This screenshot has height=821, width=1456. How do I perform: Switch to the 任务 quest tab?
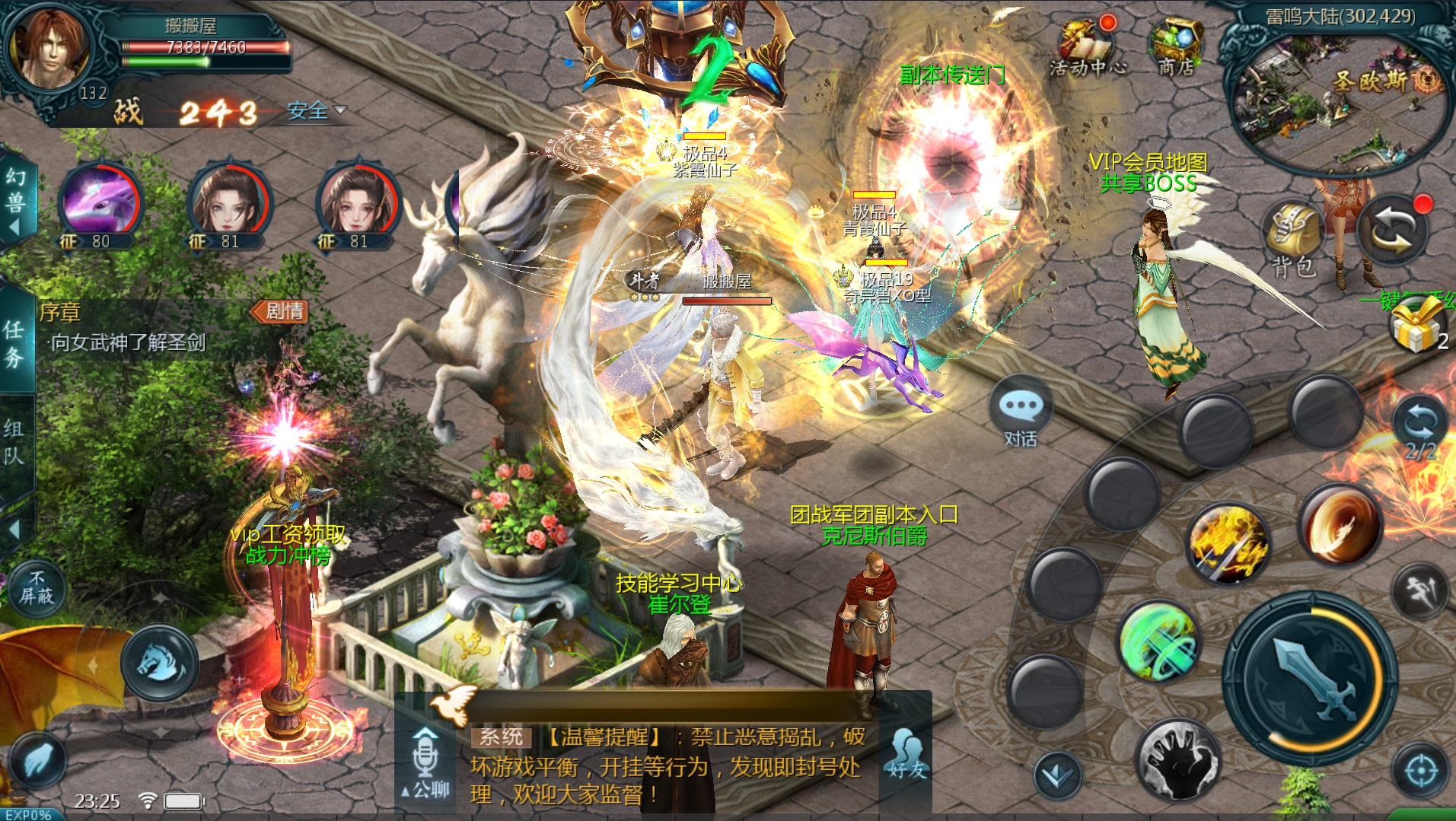pyautogui.click(x=14, y=342)
